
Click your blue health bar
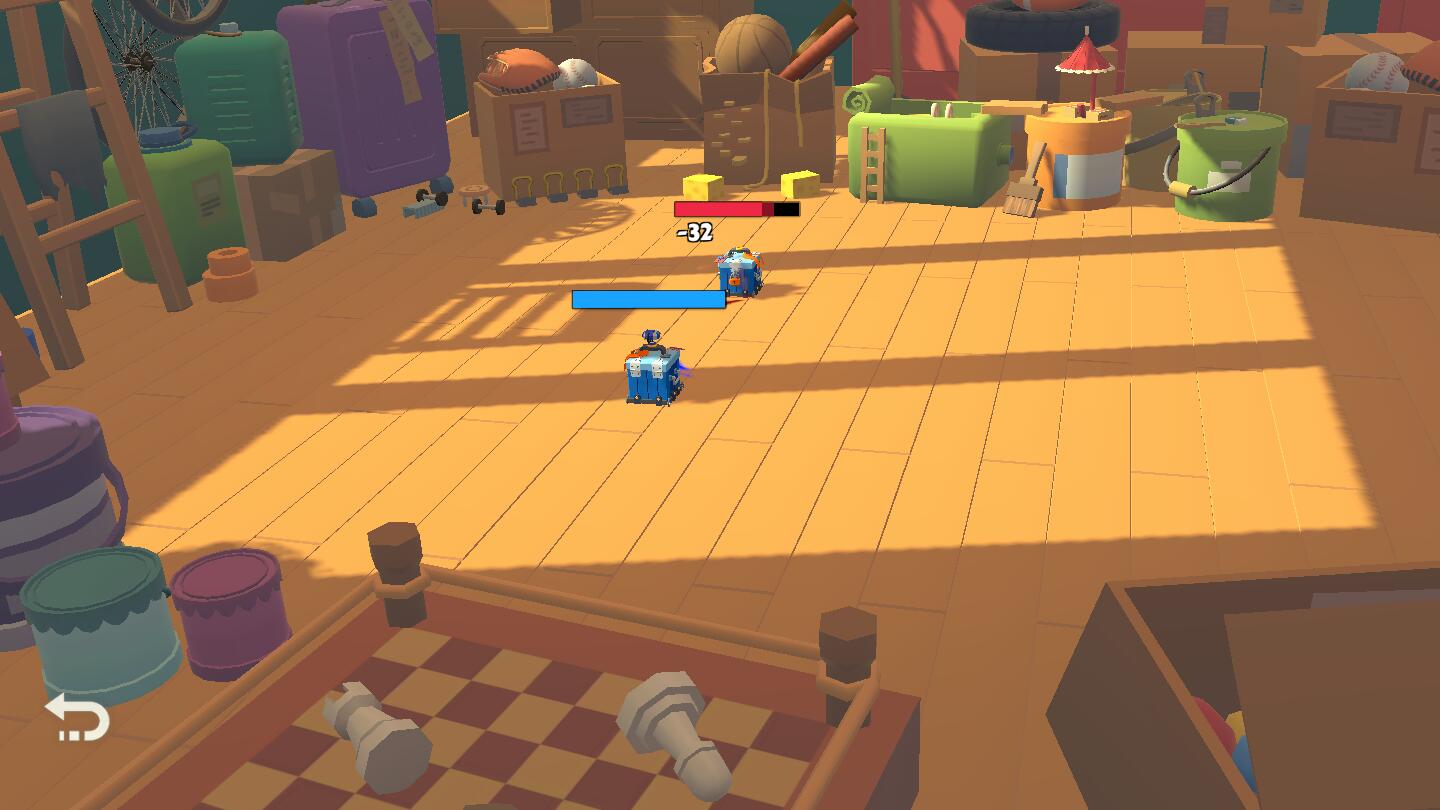(x=648, y=298)
